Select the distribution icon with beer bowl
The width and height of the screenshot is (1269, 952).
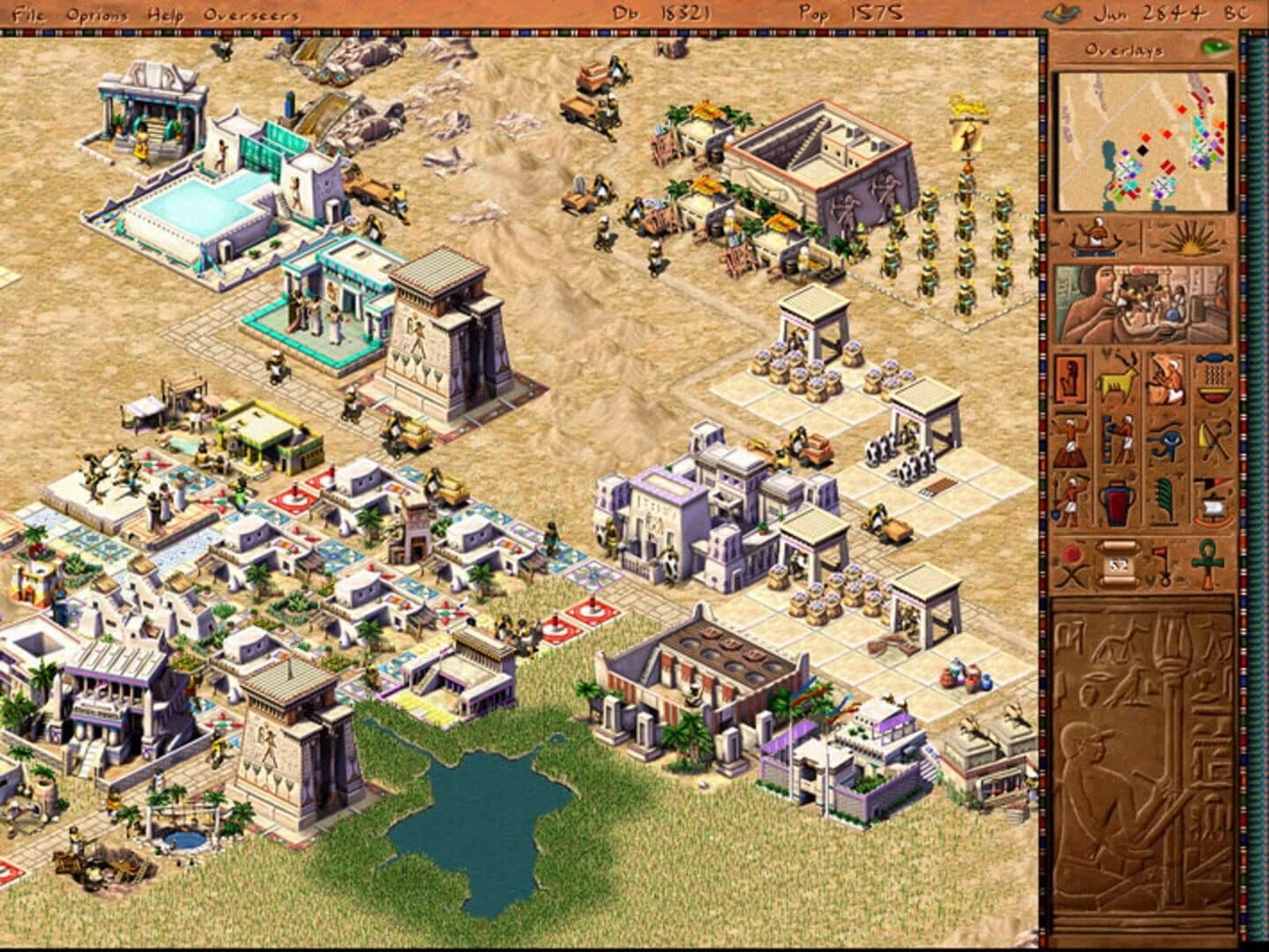[x=1213, y=377]
